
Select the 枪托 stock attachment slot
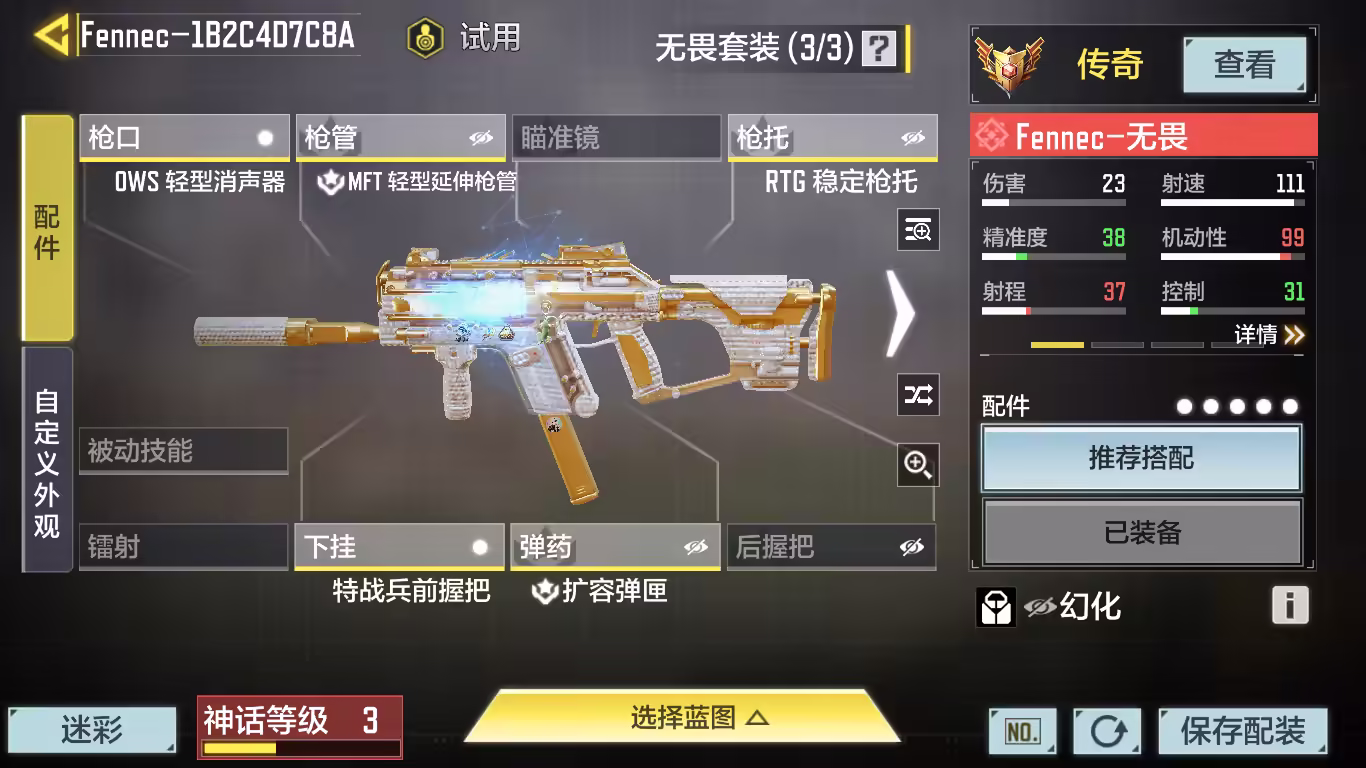click(832, 138)
